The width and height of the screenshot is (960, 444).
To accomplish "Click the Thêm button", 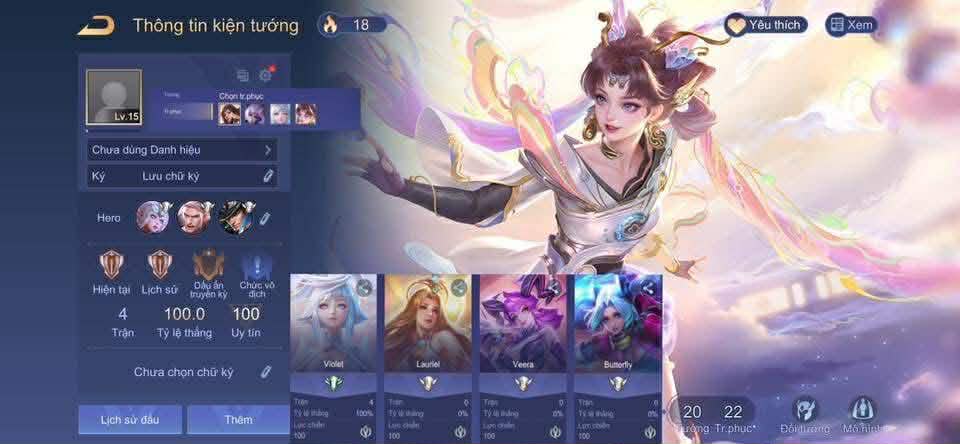I will coord(238,419).
